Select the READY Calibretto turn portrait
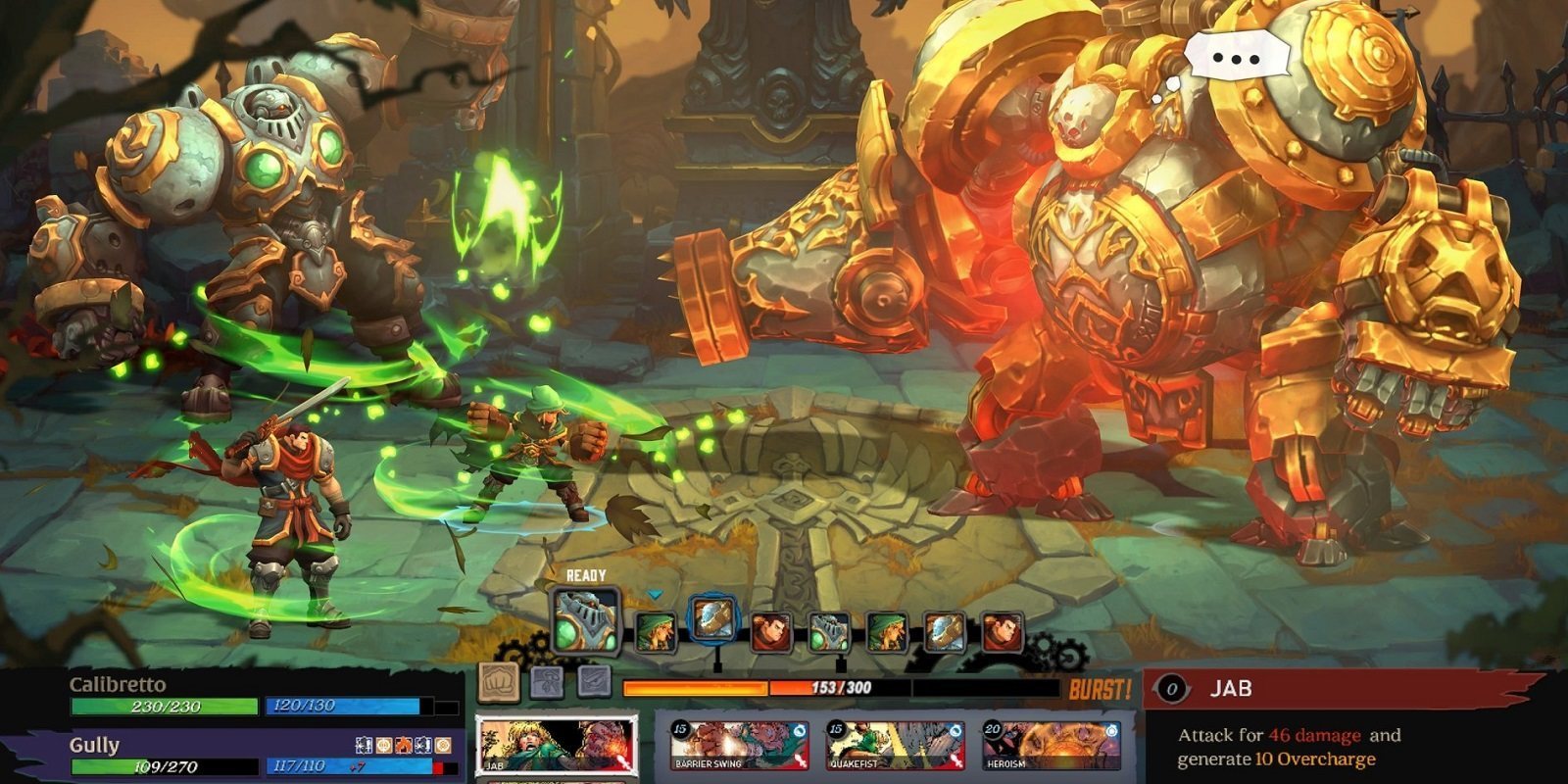This screenshot has width=1568, height=784. [x=585, y=621]
